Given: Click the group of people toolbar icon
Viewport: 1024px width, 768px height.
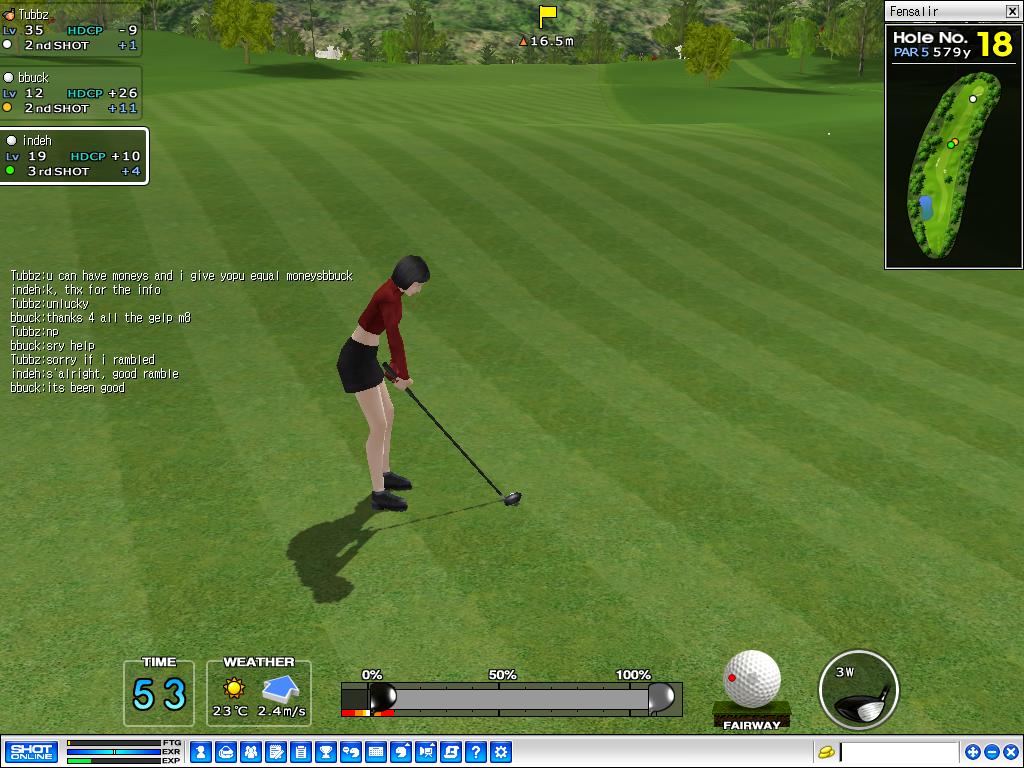Looking at the screenshot, I should [x=251, y=752].
